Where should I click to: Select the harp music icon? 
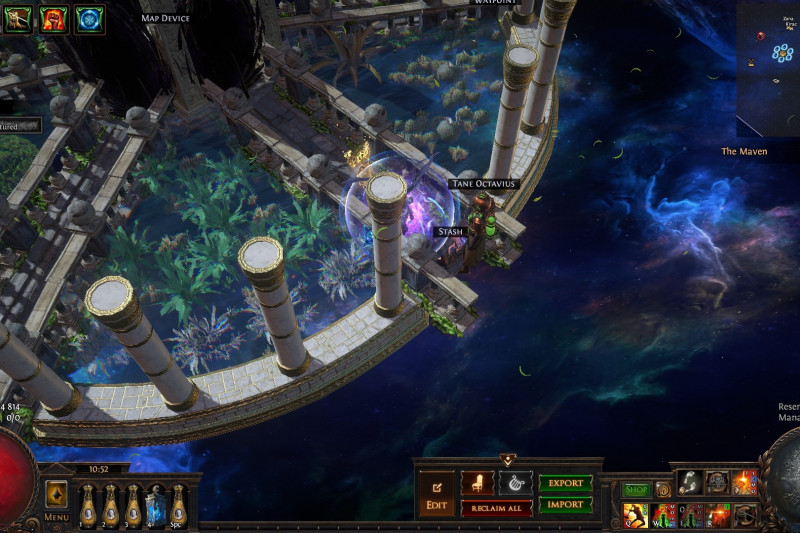pos(515,483)
